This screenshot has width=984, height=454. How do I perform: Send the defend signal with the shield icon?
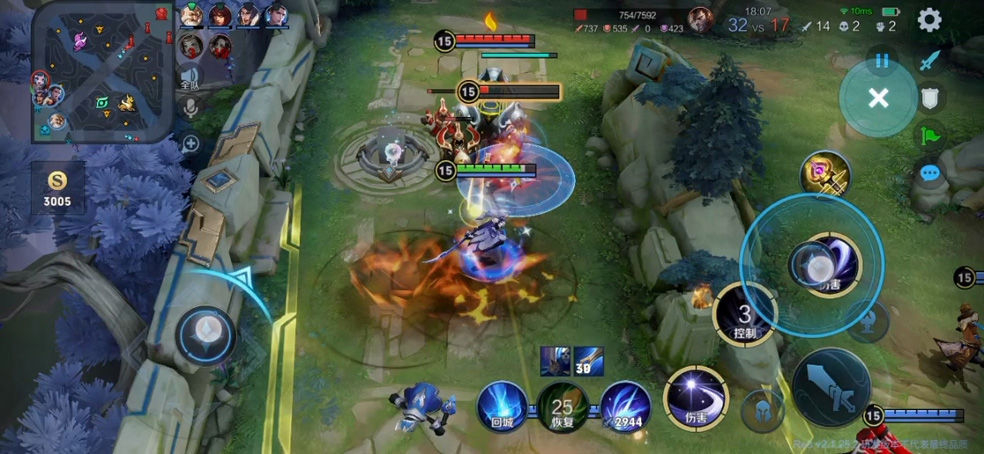pos(931,98)
